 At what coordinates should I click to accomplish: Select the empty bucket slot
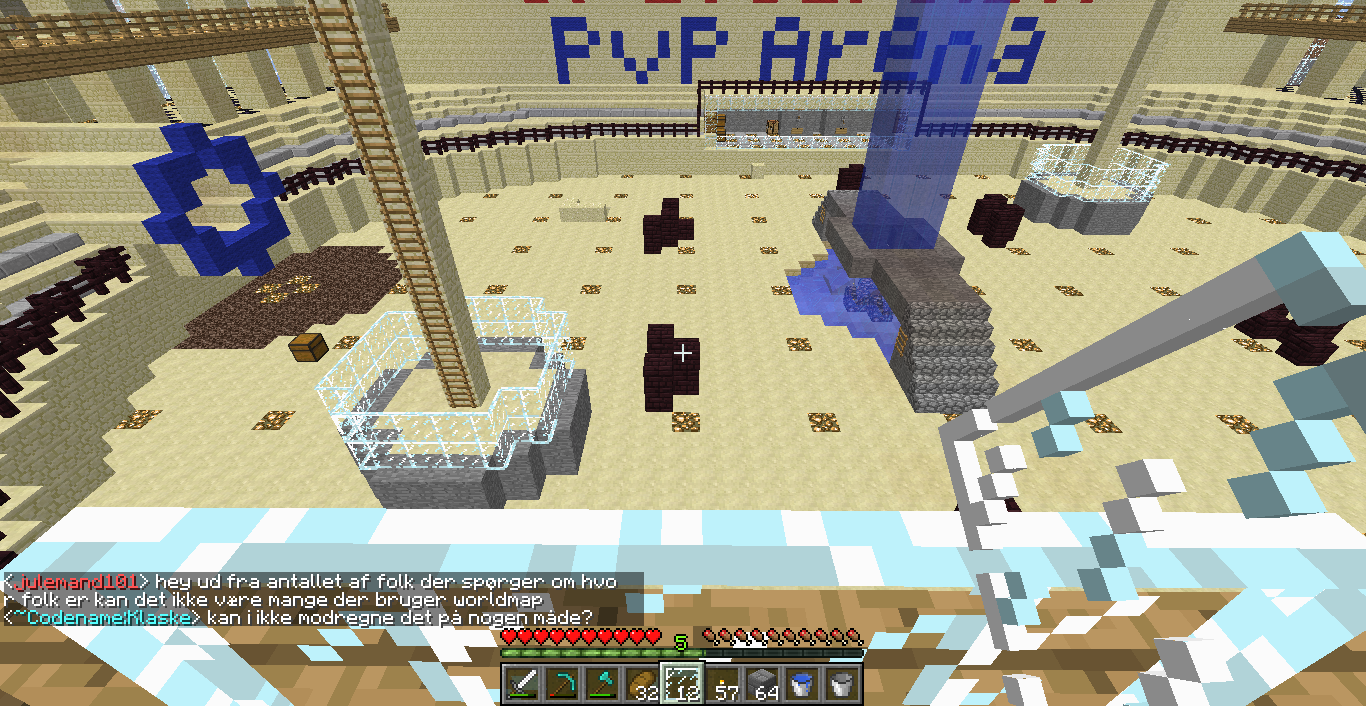click(842, 684)
